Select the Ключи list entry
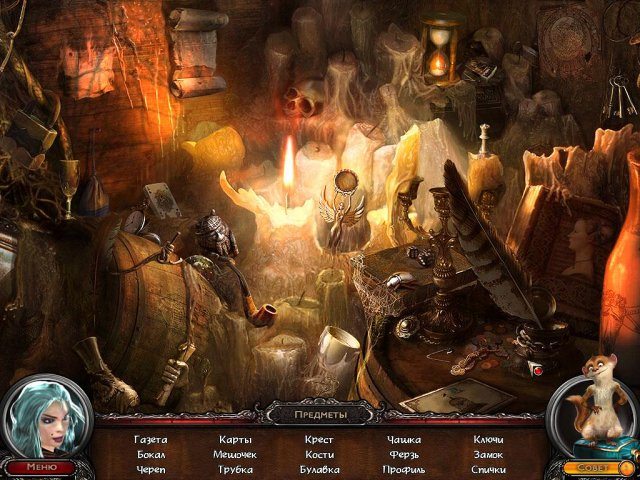 (x=488, y=439)
